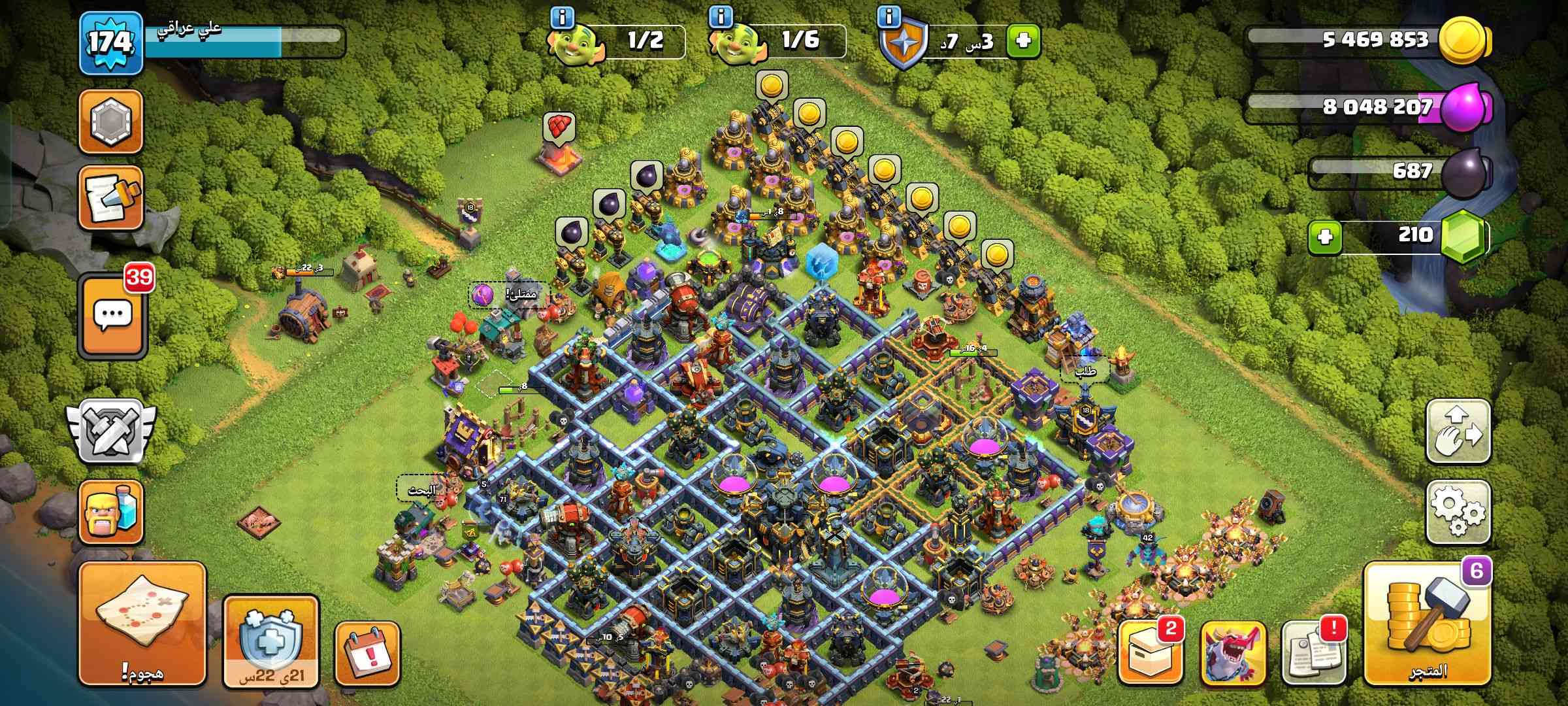This screenshot has height=706, width=1568.
Task: Tap the player level 174 badge
Action: (111, 42)
